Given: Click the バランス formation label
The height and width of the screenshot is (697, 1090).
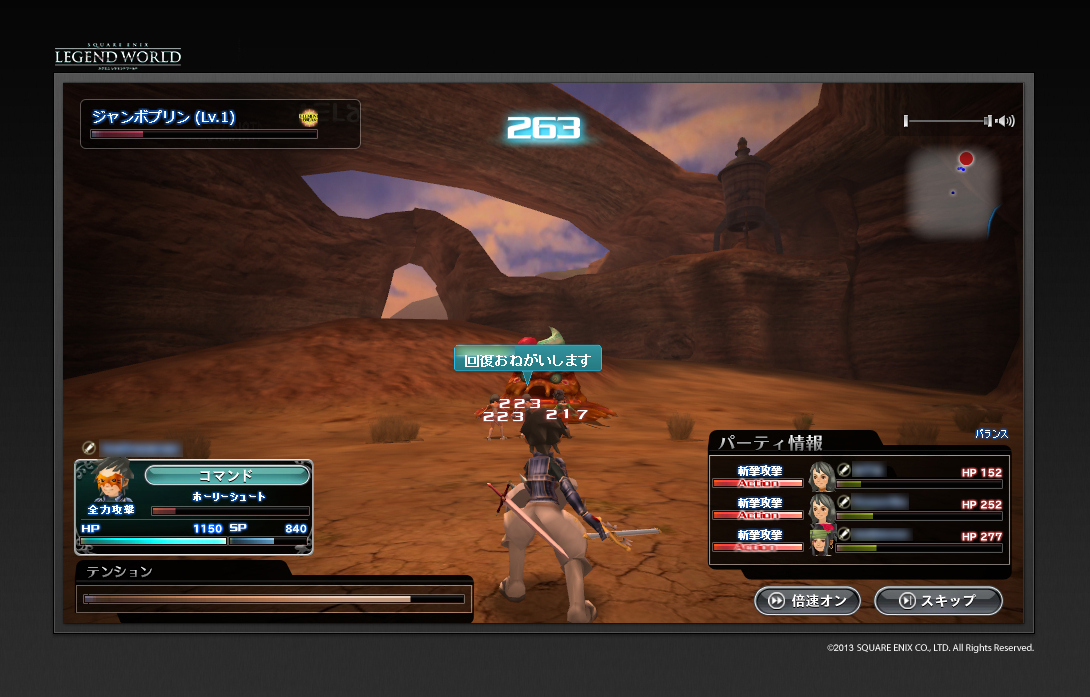Looking at the screenshot, I should pyautogui.click(x=991, y=435).
